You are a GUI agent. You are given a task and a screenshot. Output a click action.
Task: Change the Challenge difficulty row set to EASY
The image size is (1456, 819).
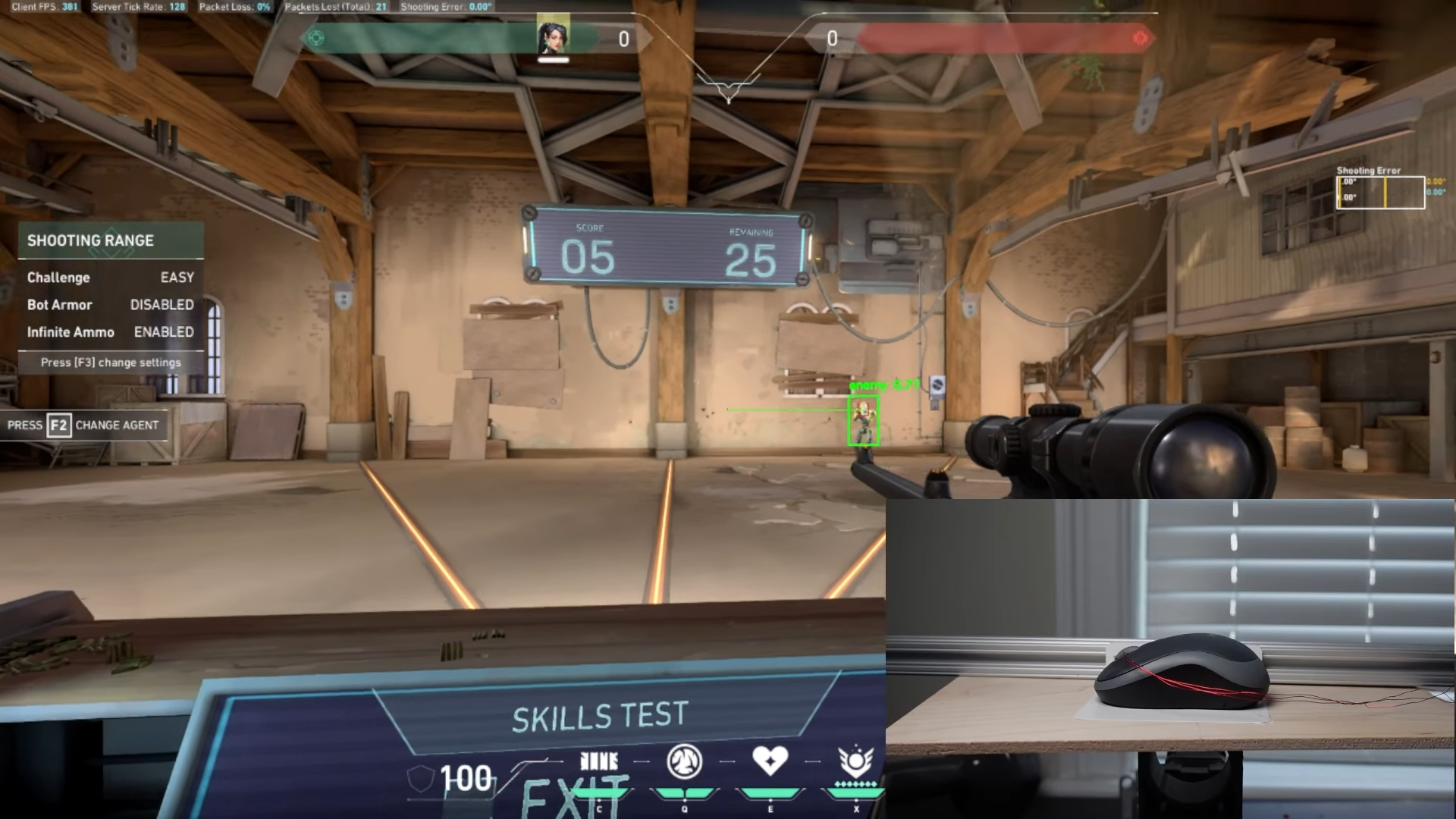[111, 278]
